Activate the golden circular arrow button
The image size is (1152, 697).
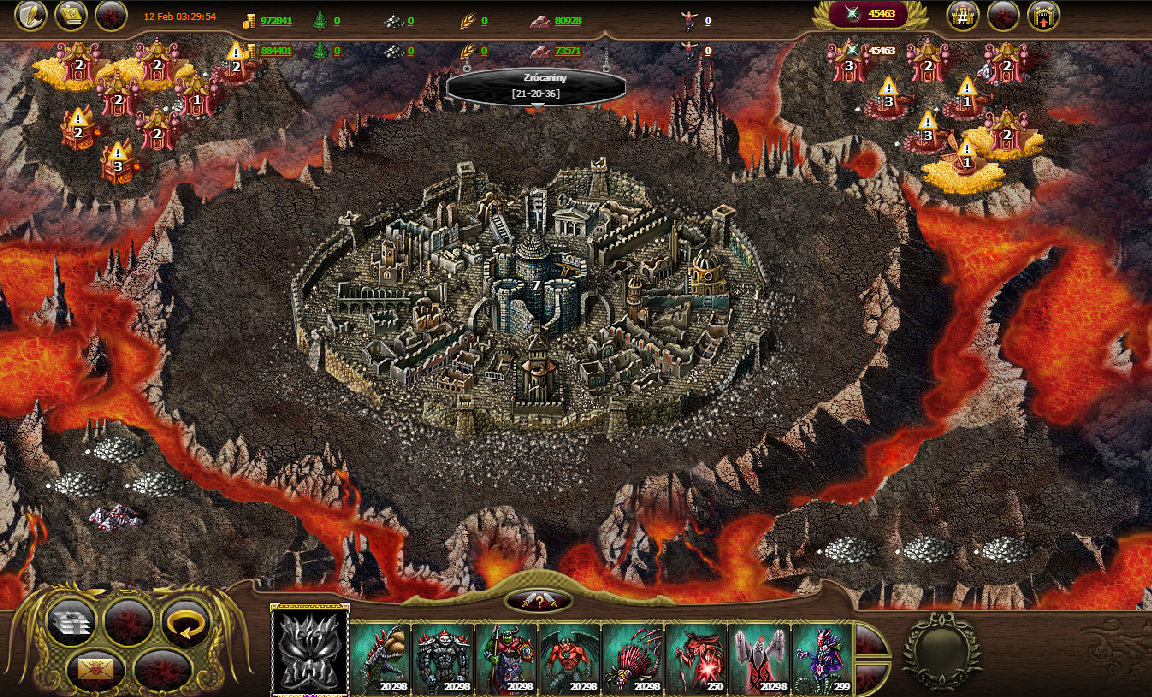185,622
